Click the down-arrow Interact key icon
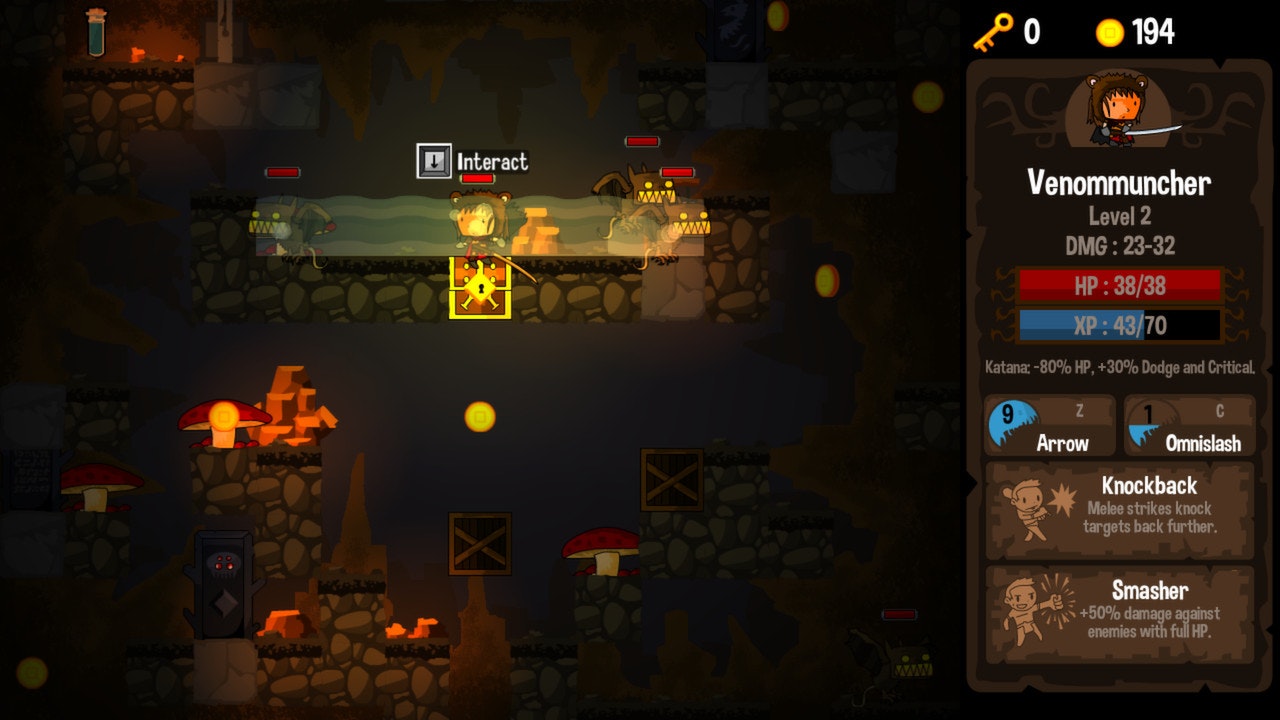1280x720 pixels. tap(432, 159)
